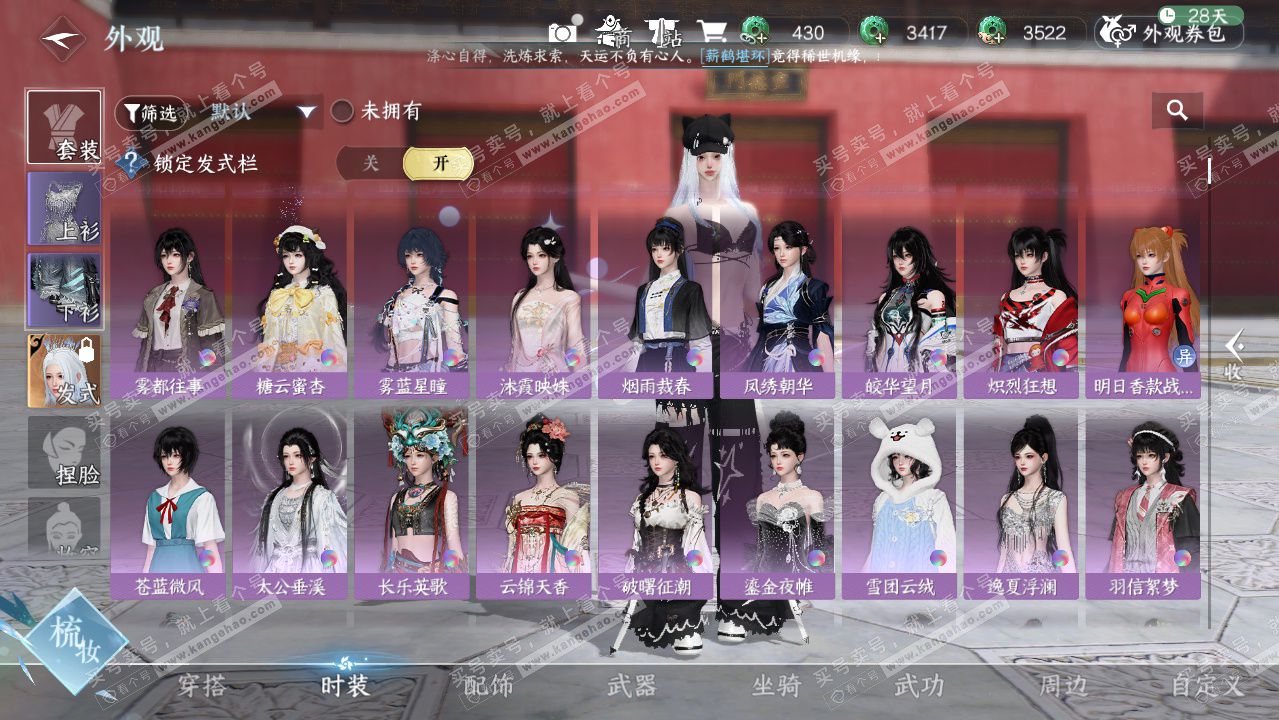Switch to the 坐骑 mount tab

click(x=776, y=686)
